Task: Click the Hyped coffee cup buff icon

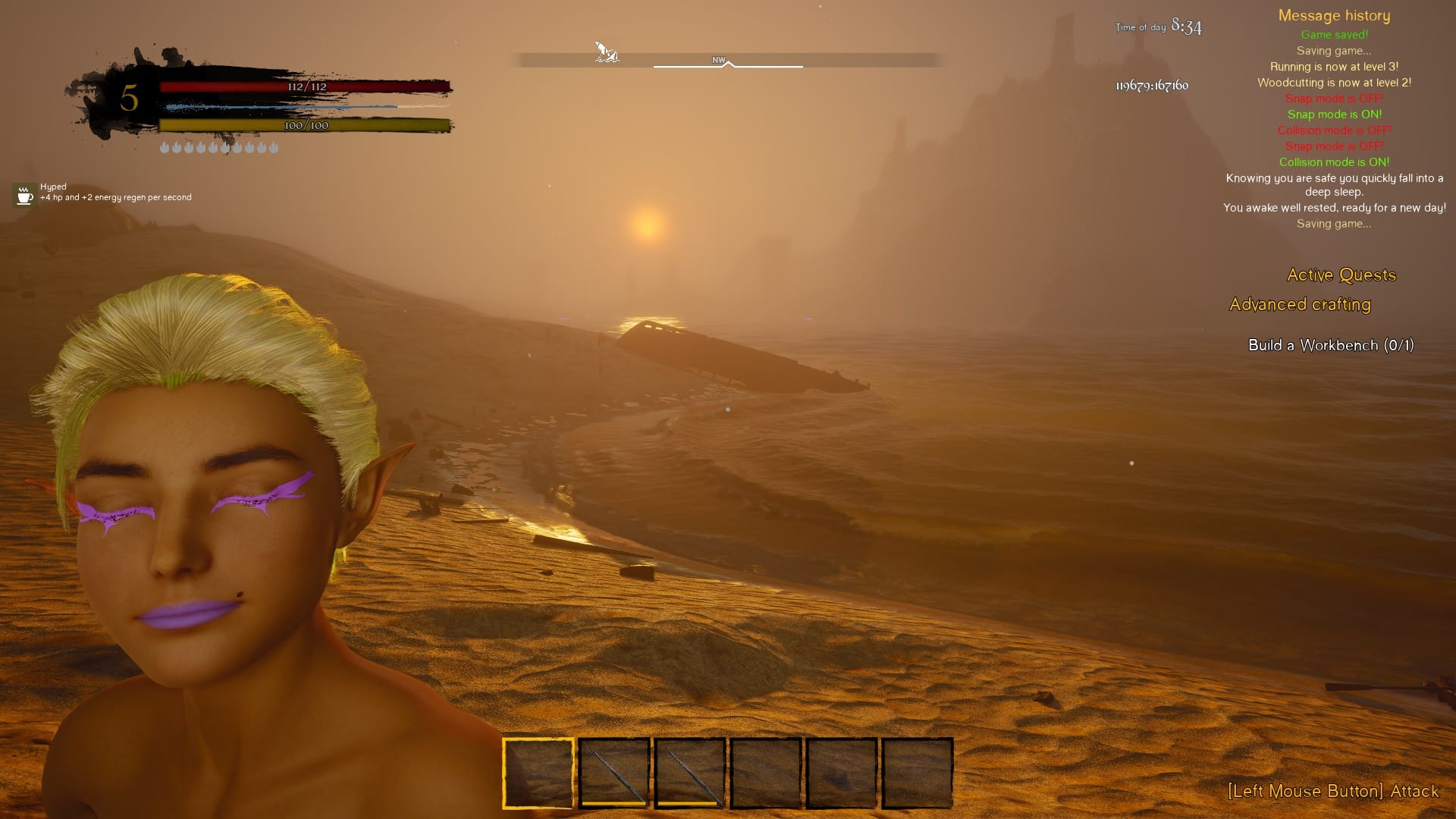Action: [x=24, y=194]
